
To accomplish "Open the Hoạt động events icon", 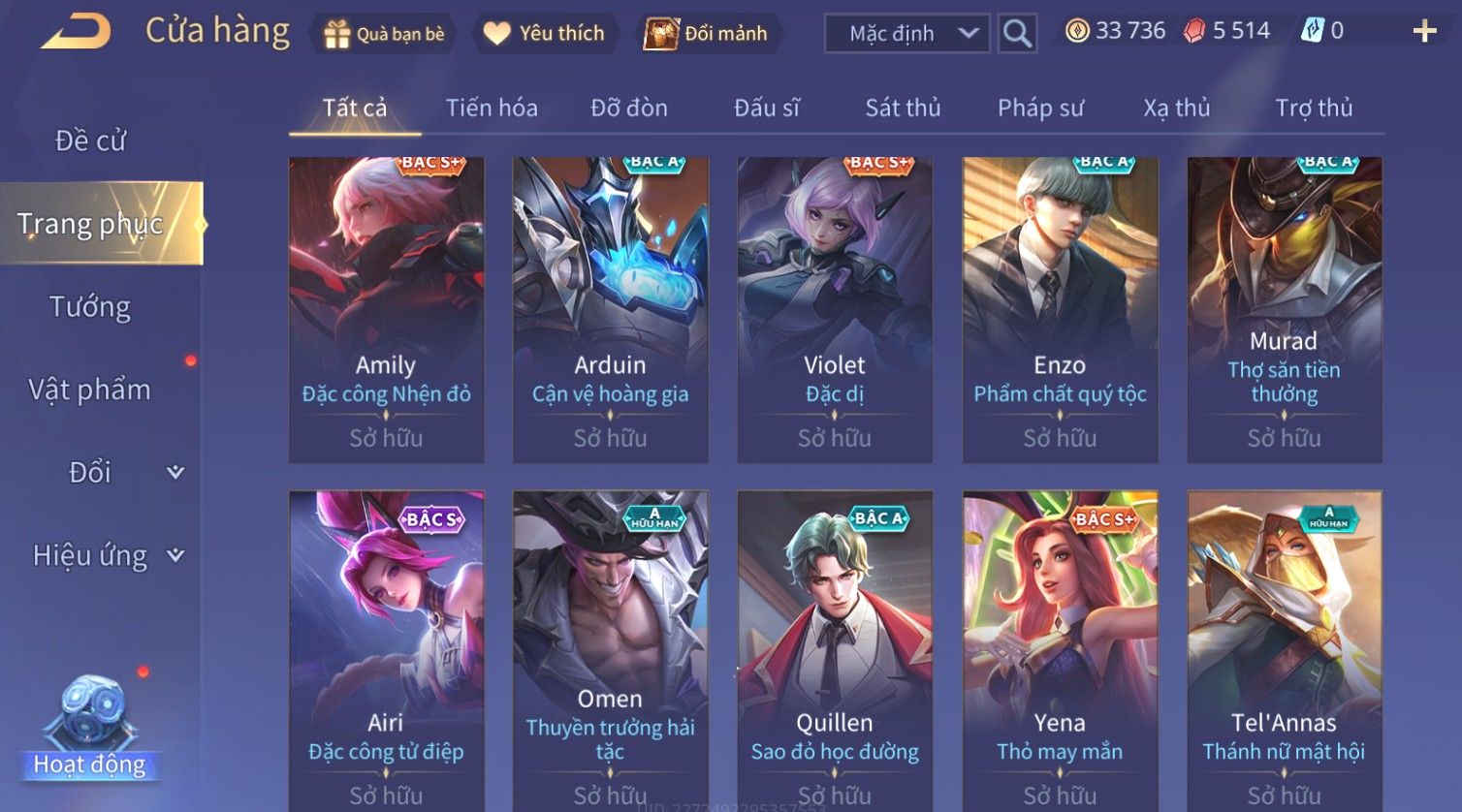I will (89, 727).
